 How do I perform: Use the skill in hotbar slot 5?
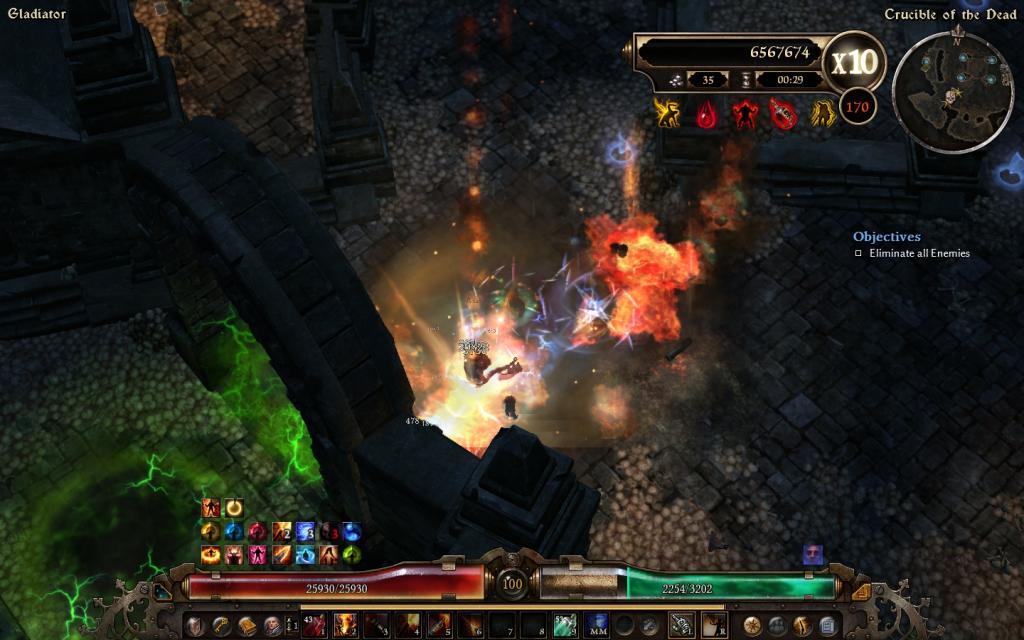click(x=437, y=626)
